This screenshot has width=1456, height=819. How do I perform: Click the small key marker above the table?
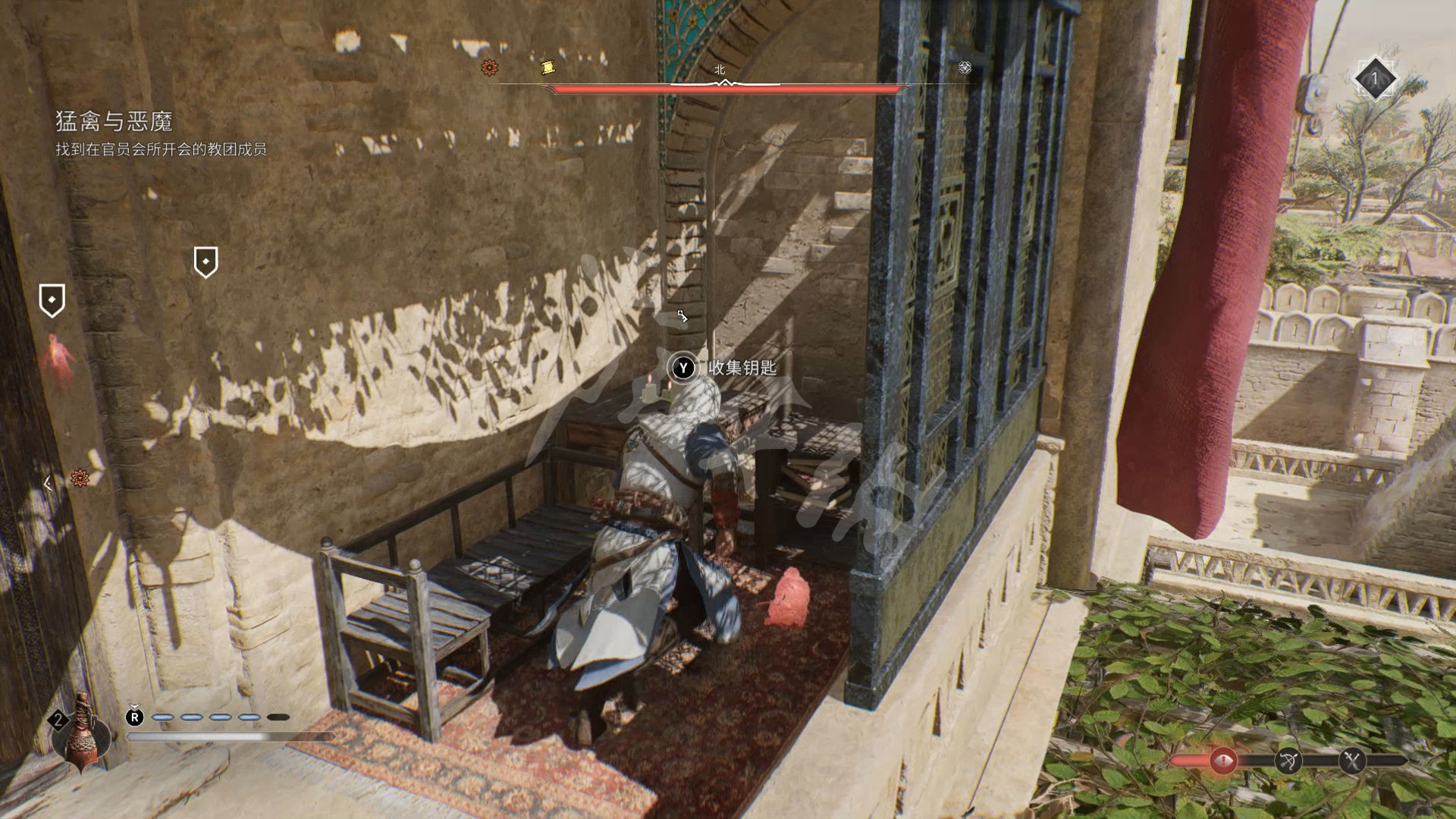[x=682, y=316]
